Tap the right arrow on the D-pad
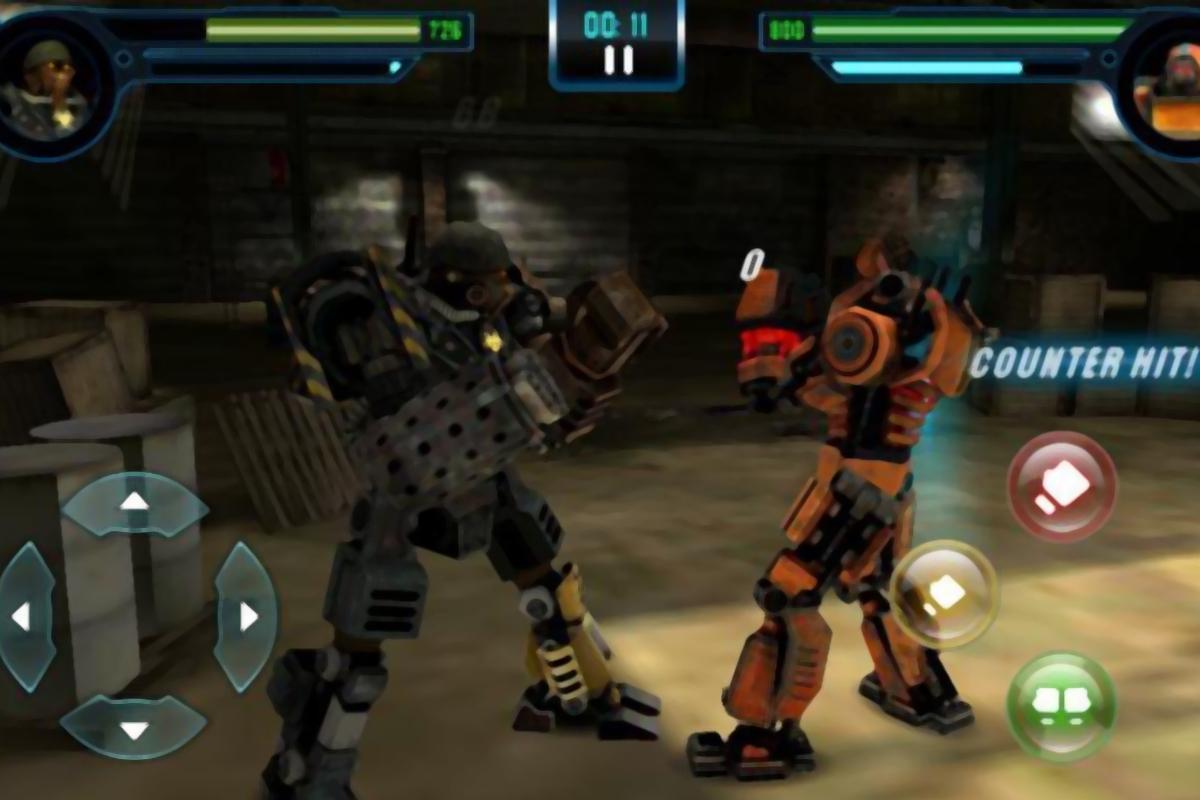1200x800 pixels. pyautogui.click(x=246, y=617)
